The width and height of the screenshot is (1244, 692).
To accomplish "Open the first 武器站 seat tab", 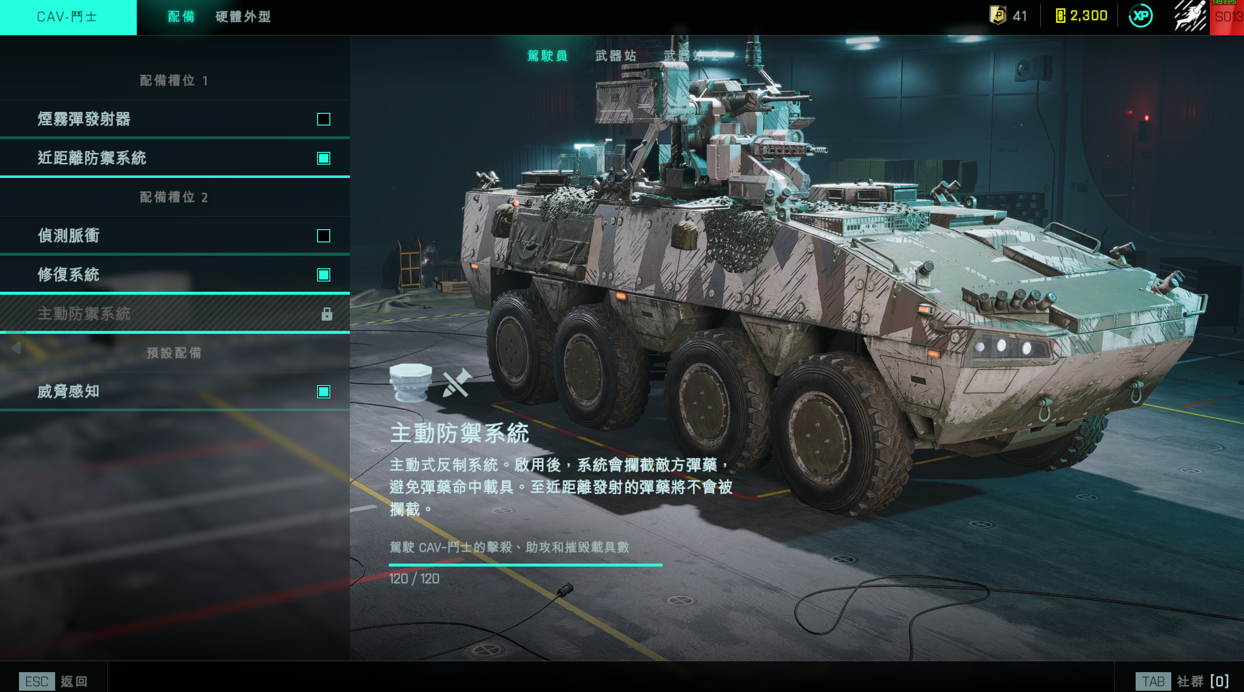I will (616, 56).
